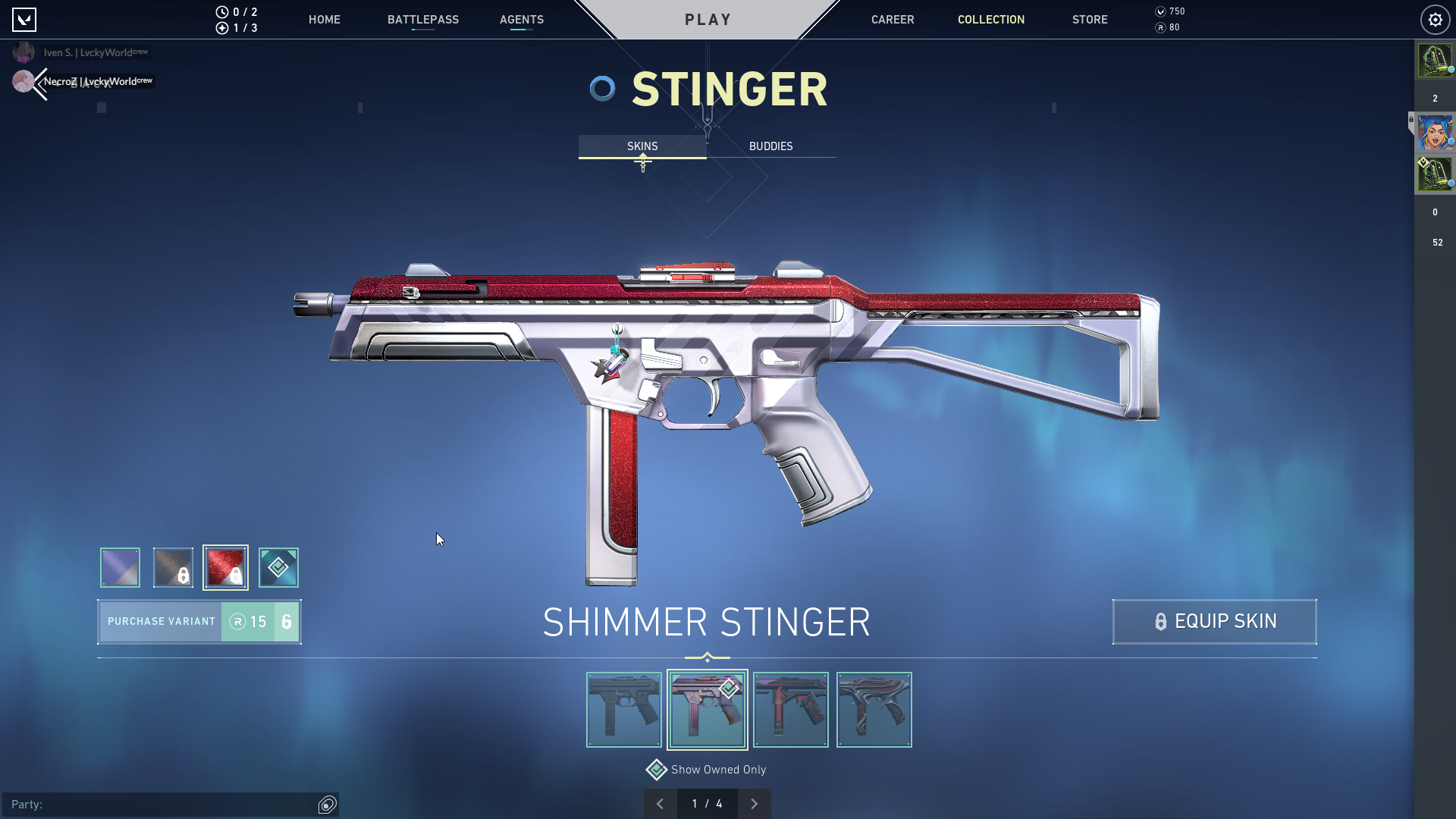Open the Agents menu
The height and width of the screenshot is (819, 1456).
[x=521, y=20]
